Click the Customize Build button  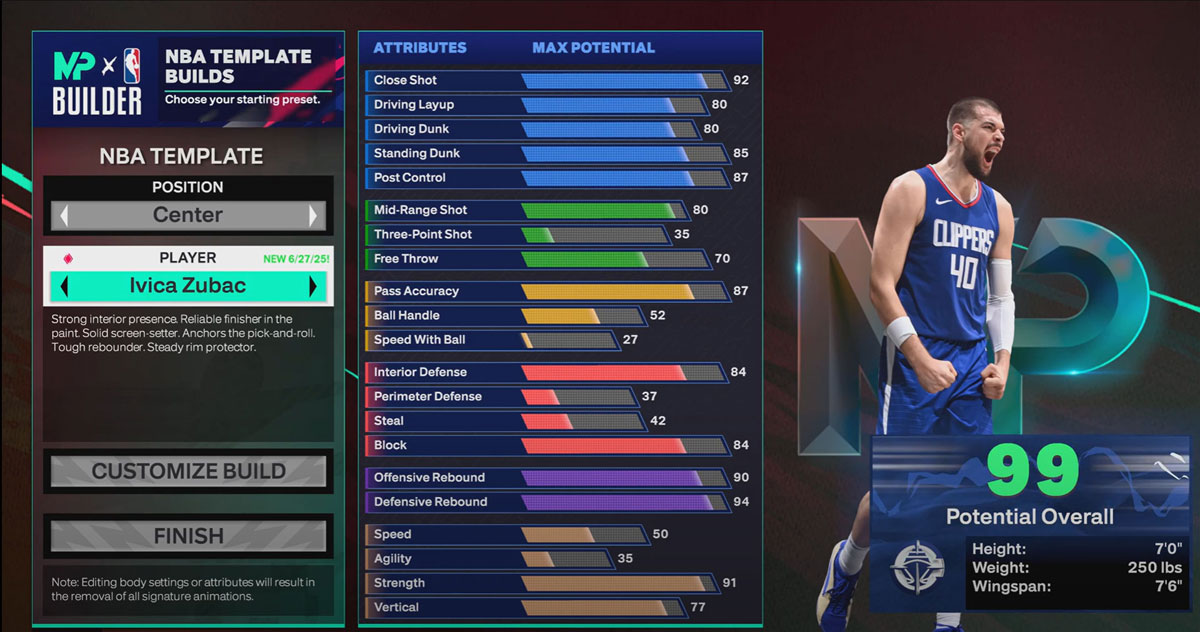pyautogui.click(x=189, y=471)
